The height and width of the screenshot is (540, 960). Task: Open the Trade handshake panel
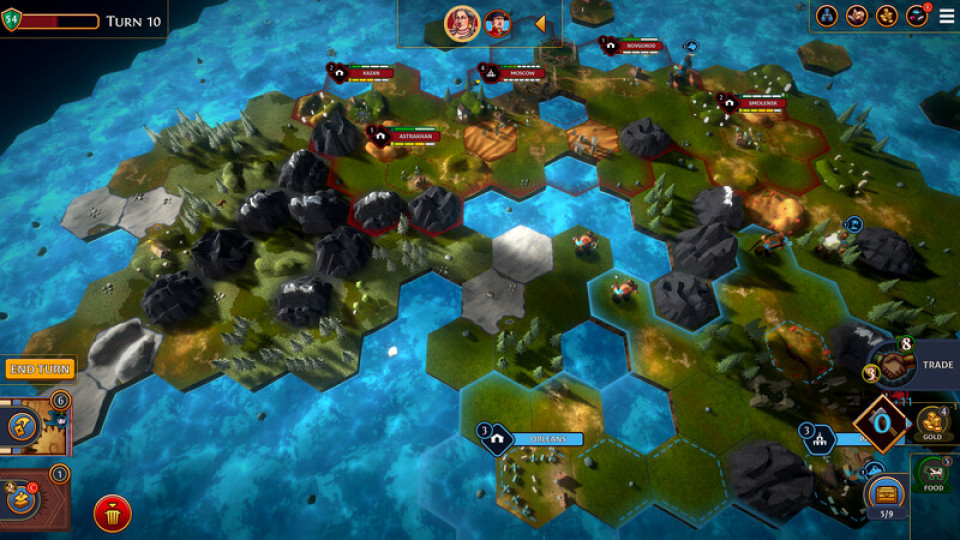[892, 366]
